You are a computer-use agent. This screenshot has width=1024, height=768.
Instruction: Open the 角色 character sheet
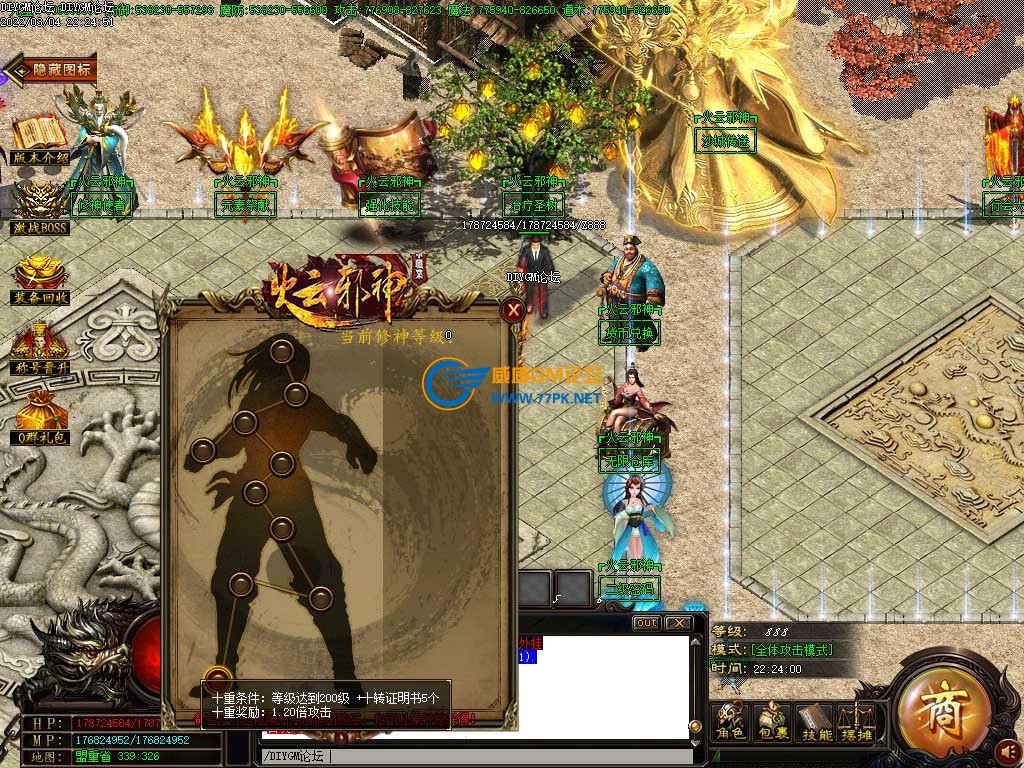pyautogui.click(x=731, y=722)
